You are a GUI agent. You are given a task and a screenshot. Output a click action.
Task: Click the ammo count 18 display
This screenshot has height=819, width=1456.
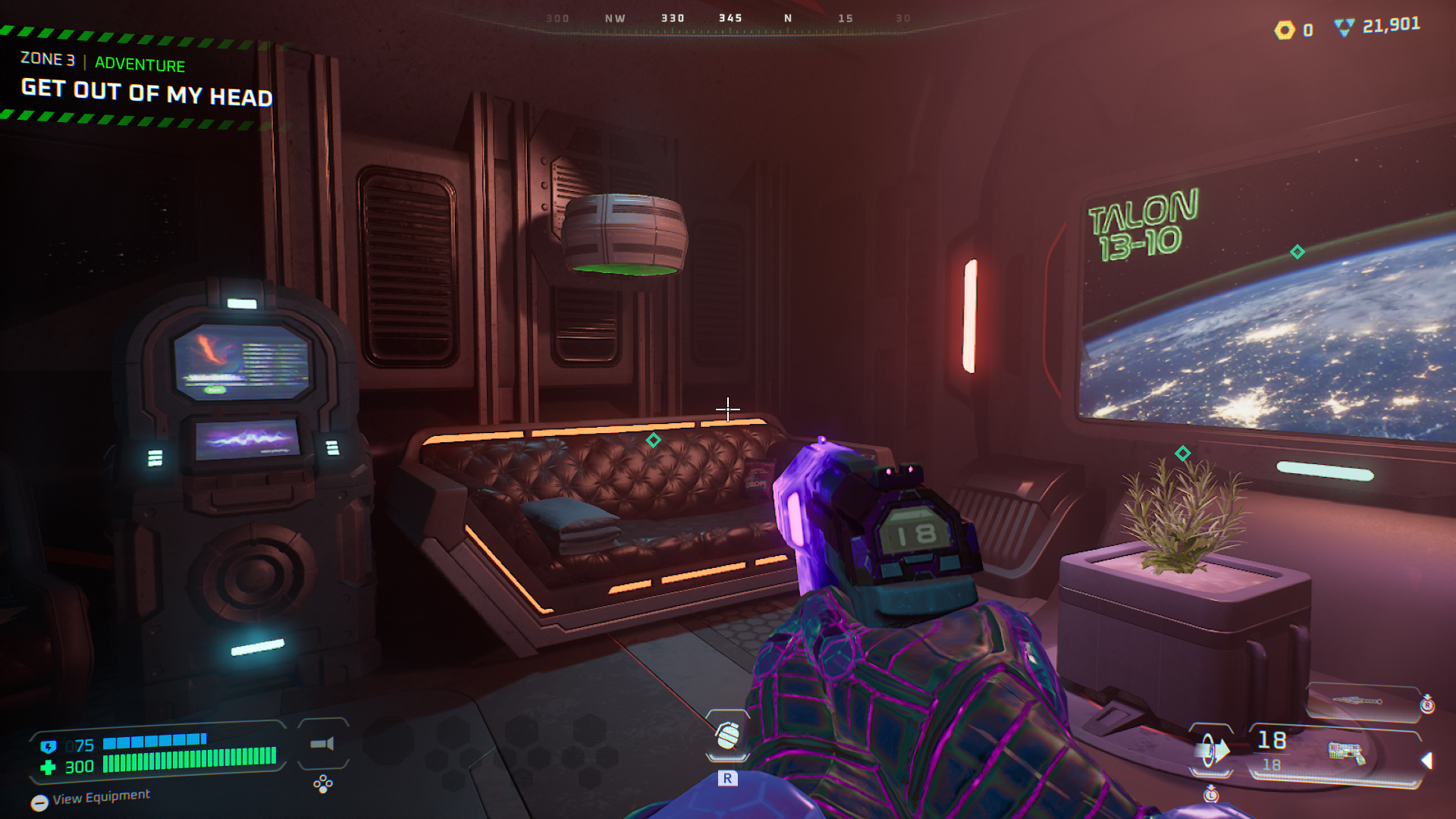[x=1272, y=741]
